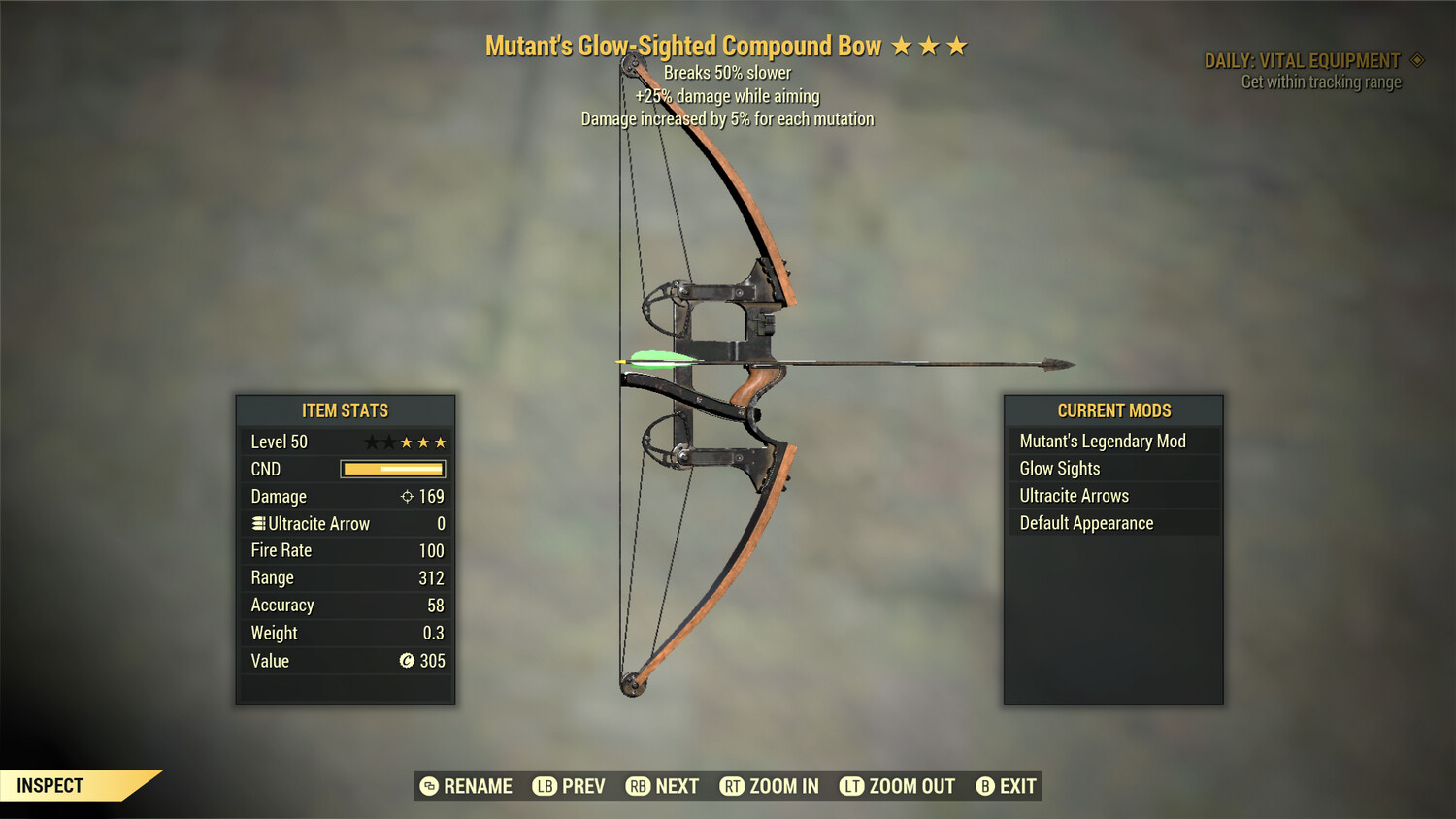Toggle the last star after the weapon name
Screen dimensions: 1456x819
[x=959, y=45]
